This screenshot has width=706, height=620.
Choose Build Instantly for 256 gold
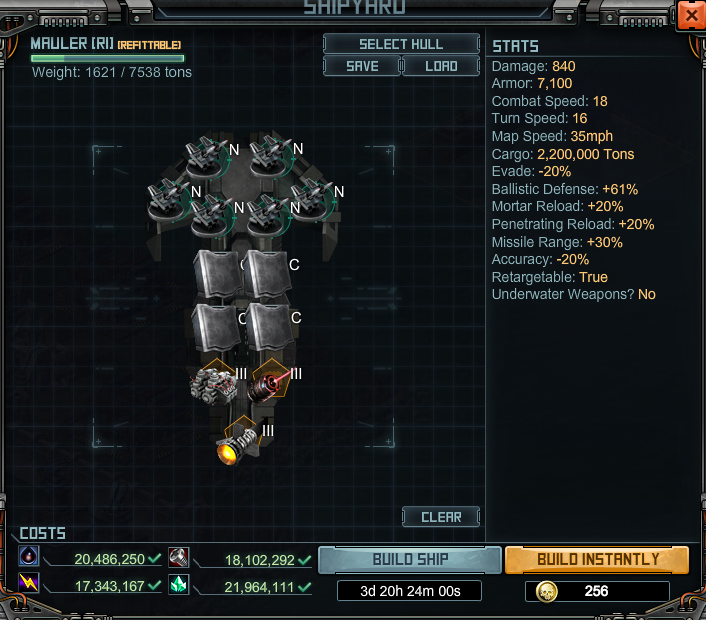(x=597, y=559)
